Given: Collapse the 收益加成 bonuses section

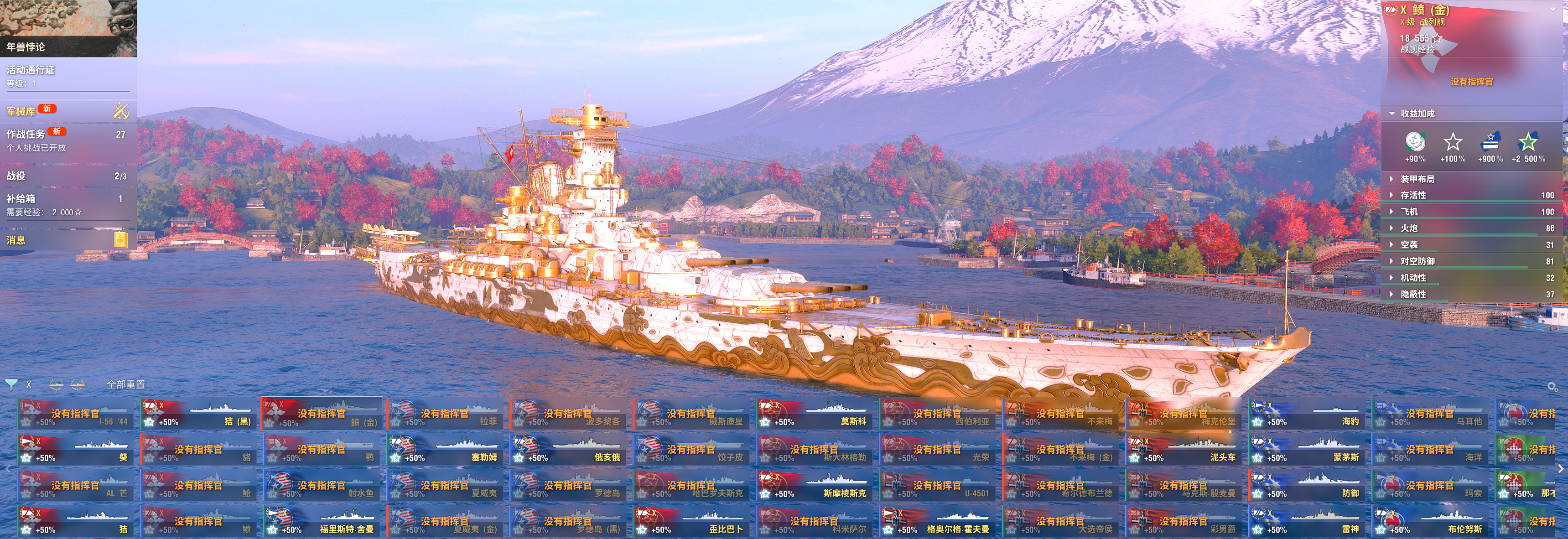Looking at the screenshot, I should coord(1417,114).
